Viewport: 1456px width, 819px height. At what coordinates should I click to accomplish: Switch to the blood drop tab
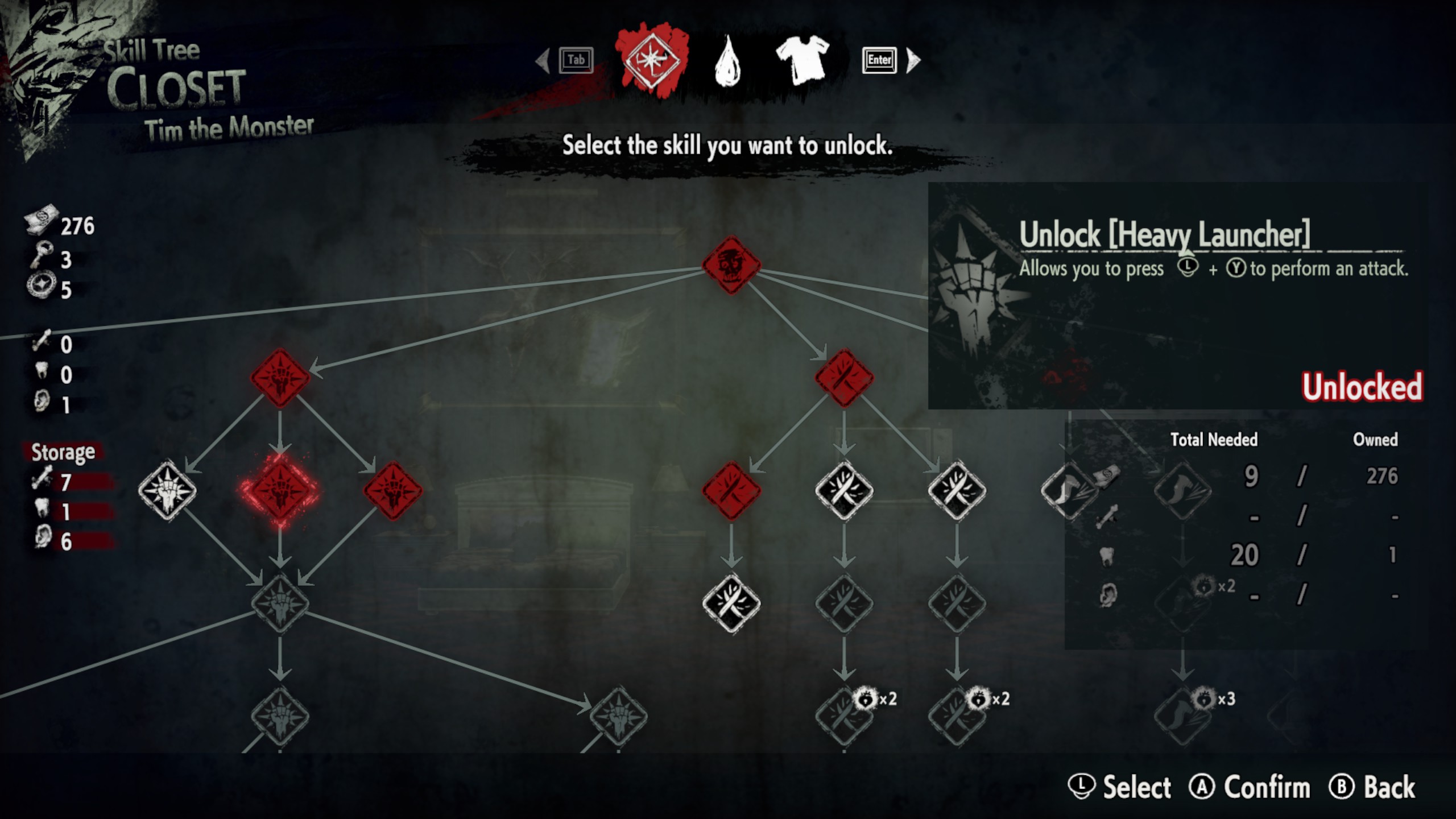click(727, 60)
